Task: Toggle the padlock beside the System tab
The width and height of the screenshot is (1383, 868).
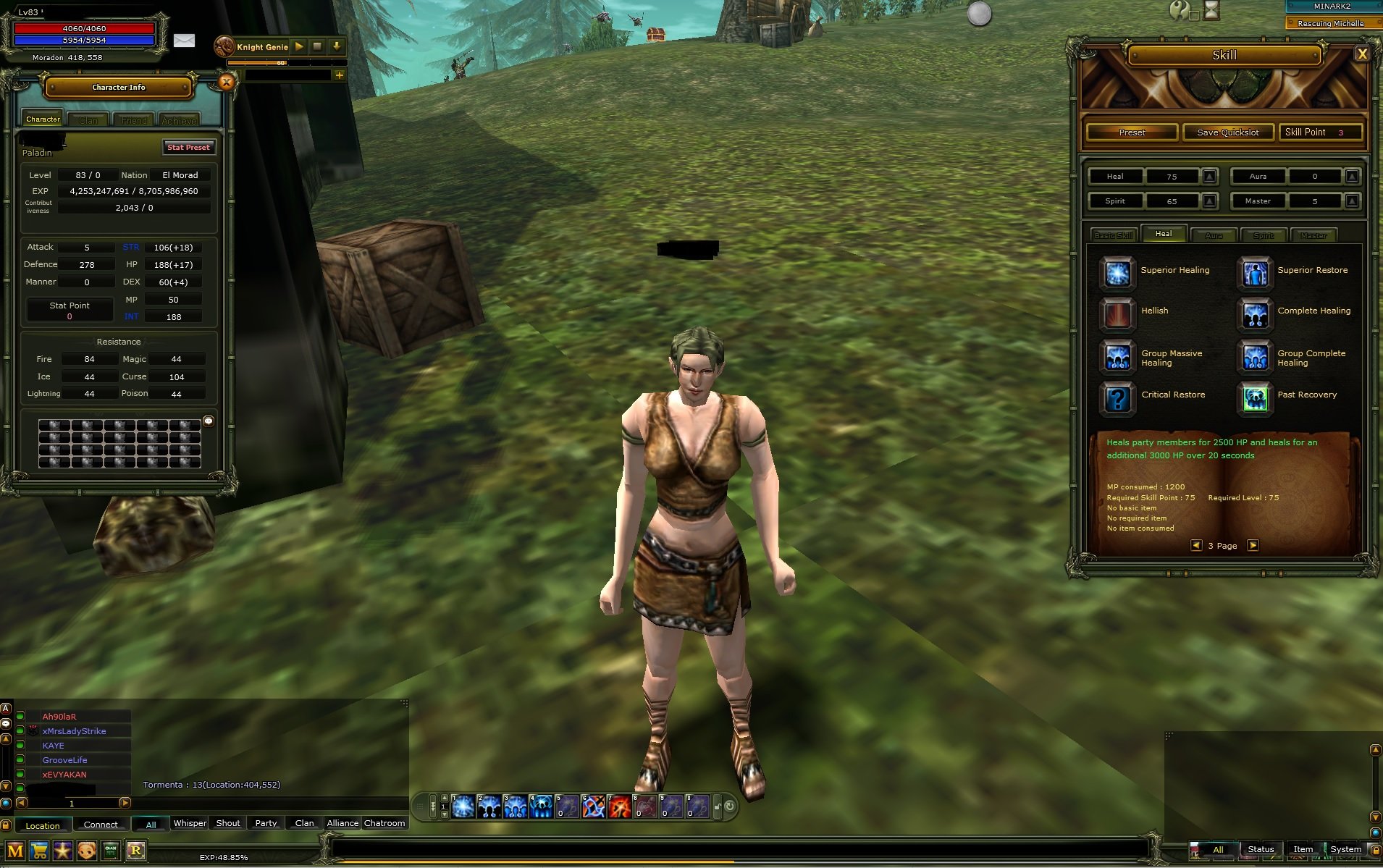Action: tap(1375, 850)
